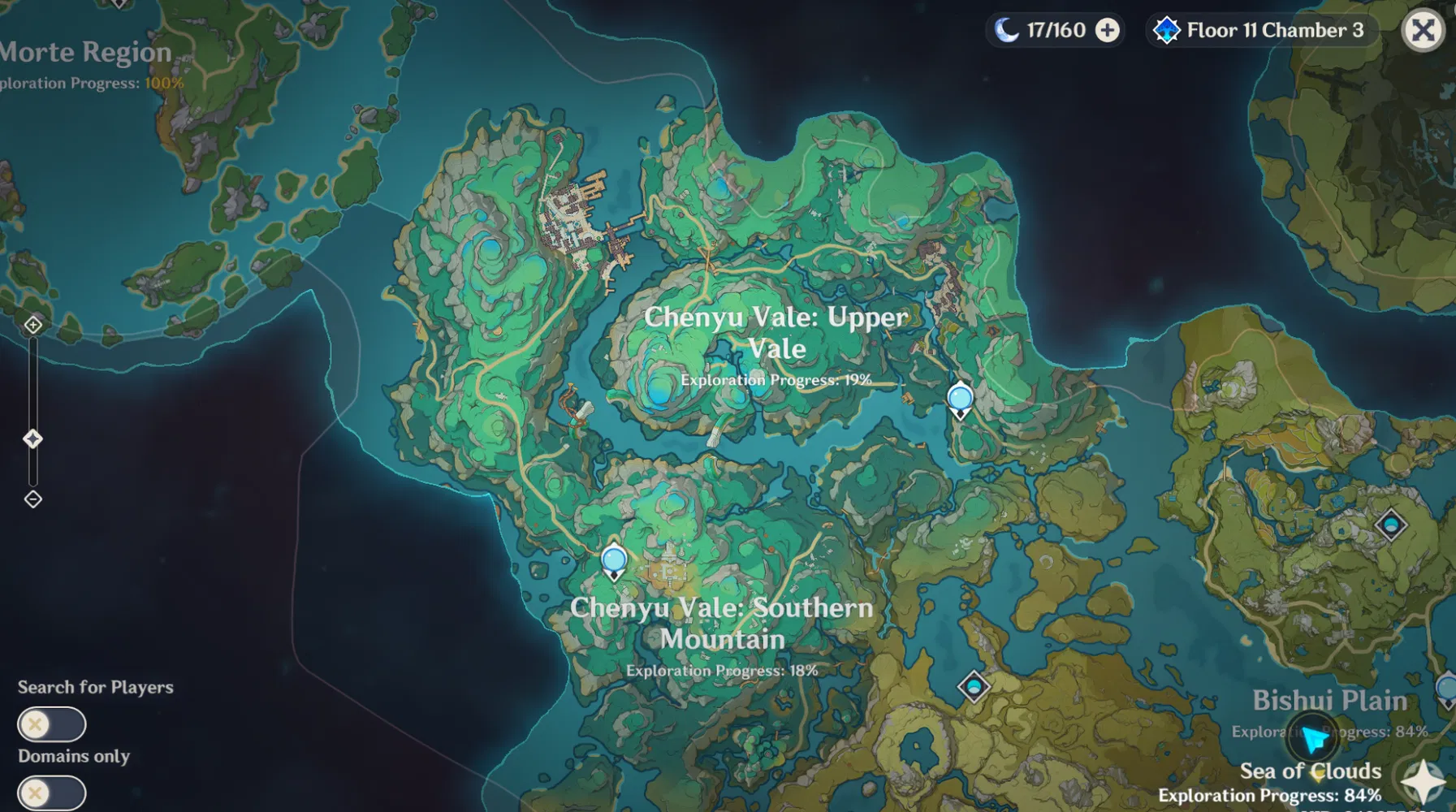Click the Bishui Plain region label
This screenshot has width=1456, height=812.
click(1331, 699)
